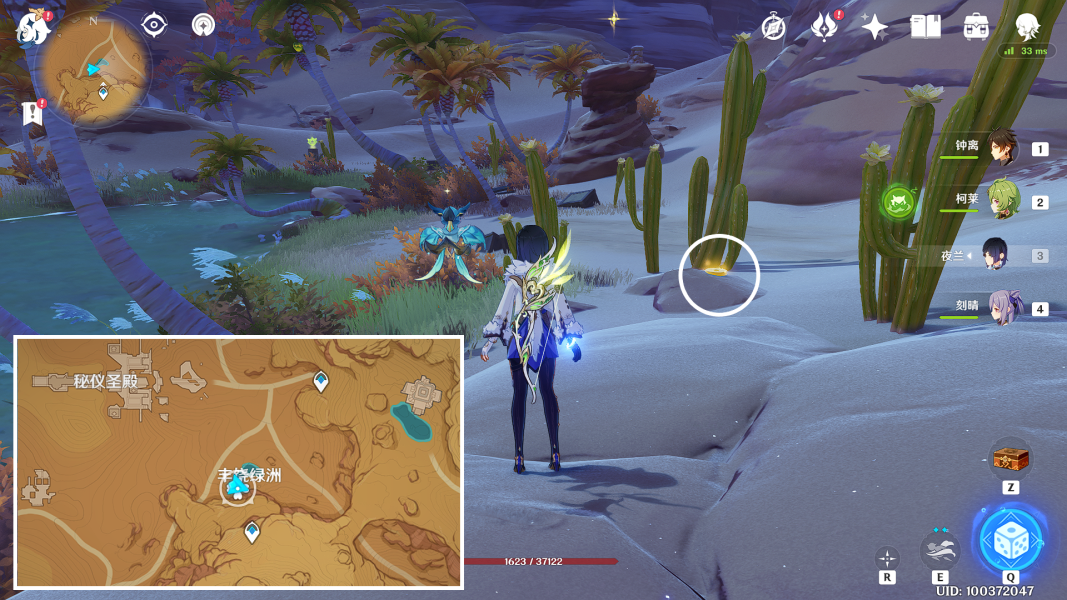Open the battle pass flame icon
Screen dimensions: 1067x600
(x=825, y=27)
